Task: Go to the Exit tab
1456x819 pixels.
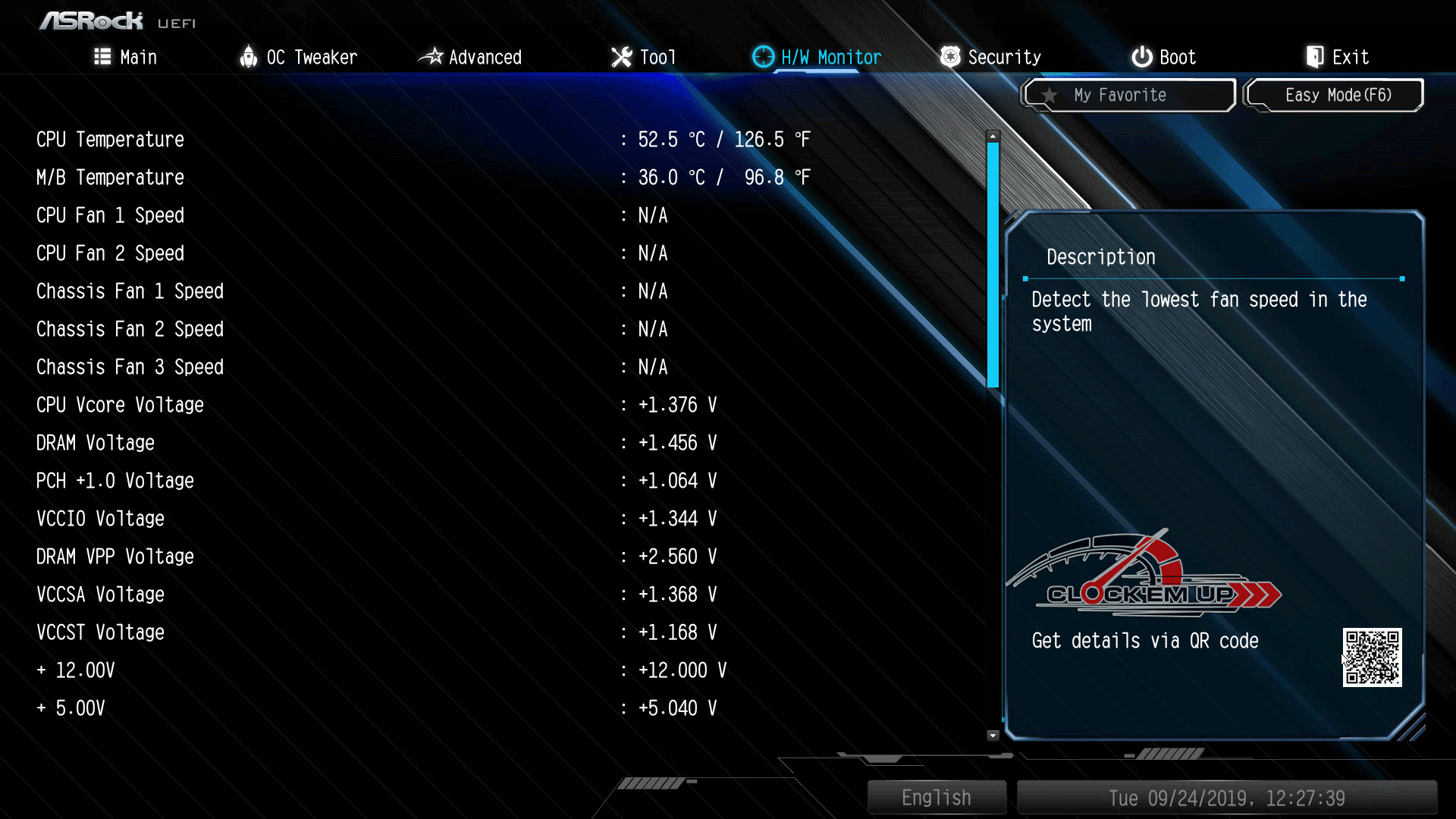Action: click(x=1337, y=57)
